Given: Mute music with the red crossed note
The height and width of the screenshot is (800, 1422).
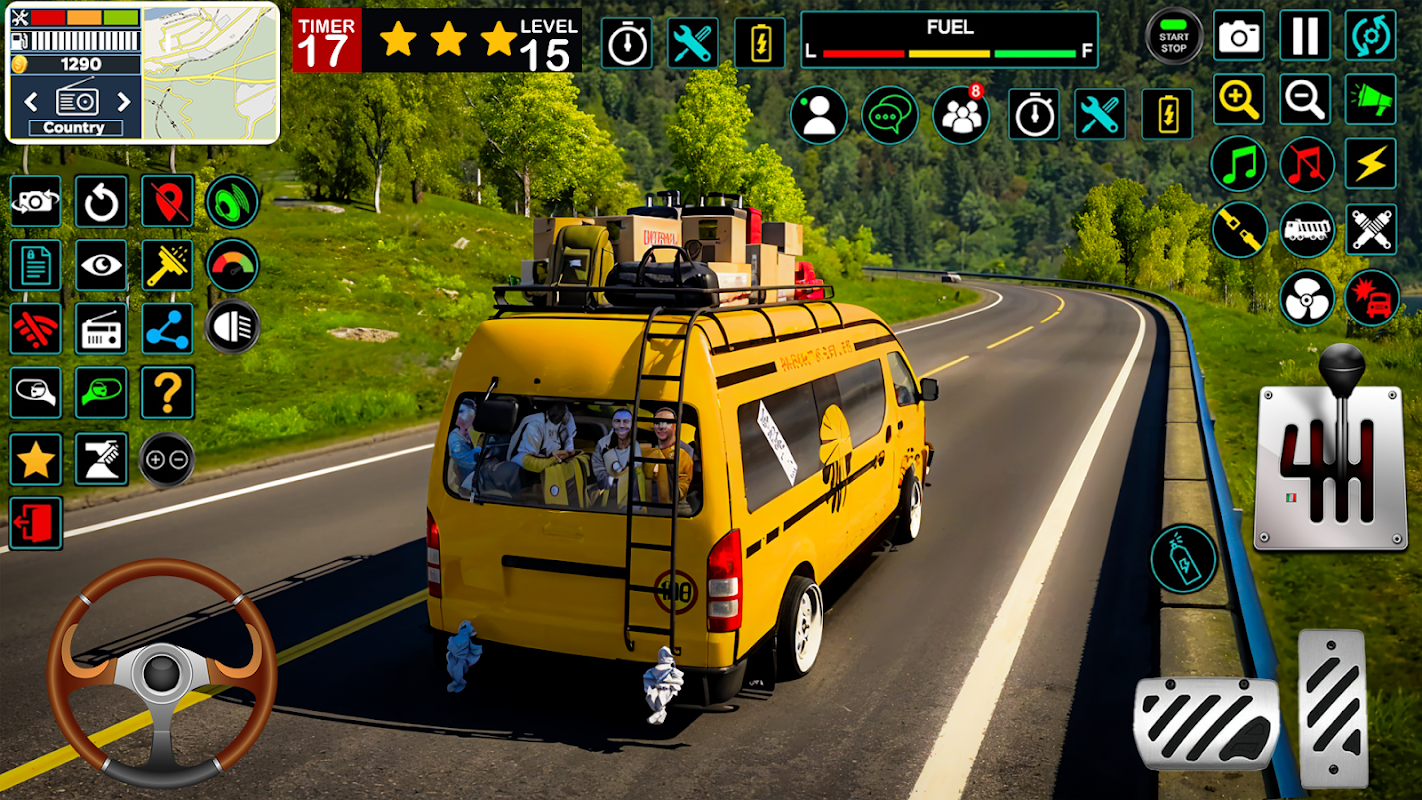Looking at the screenshot, I should coord(1307,164).
